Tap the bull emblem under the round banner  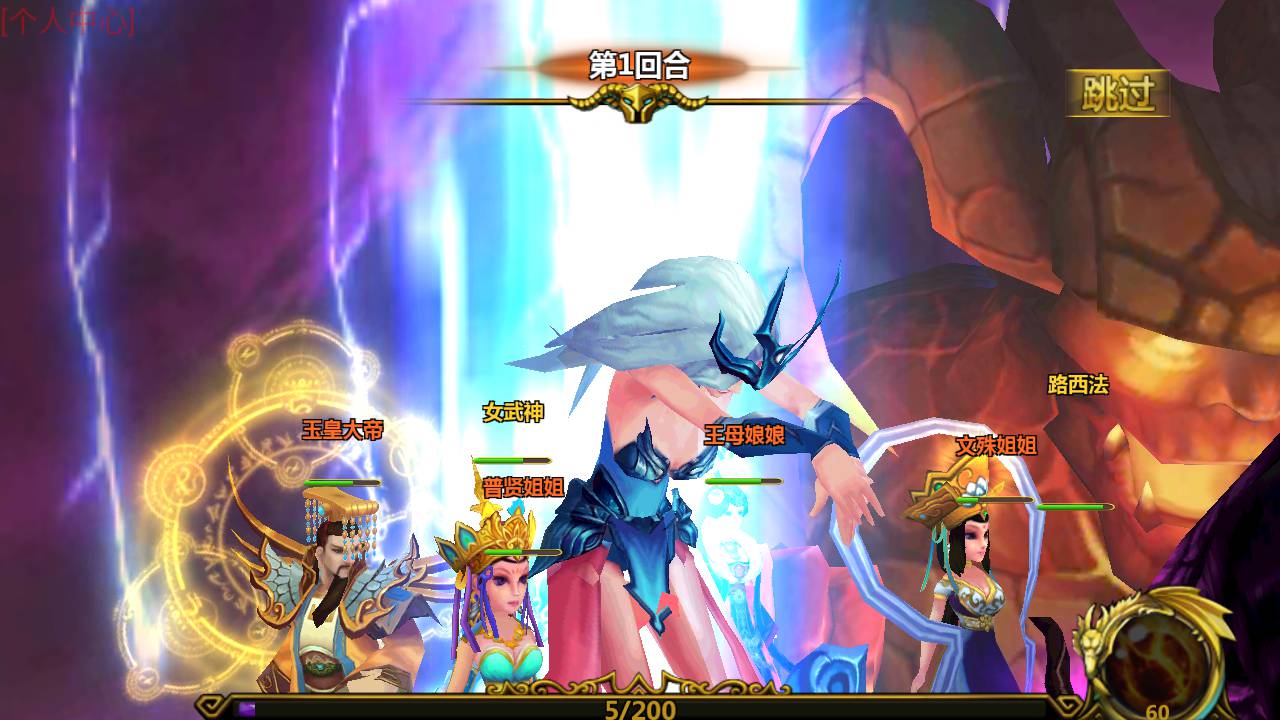[640, 100]
